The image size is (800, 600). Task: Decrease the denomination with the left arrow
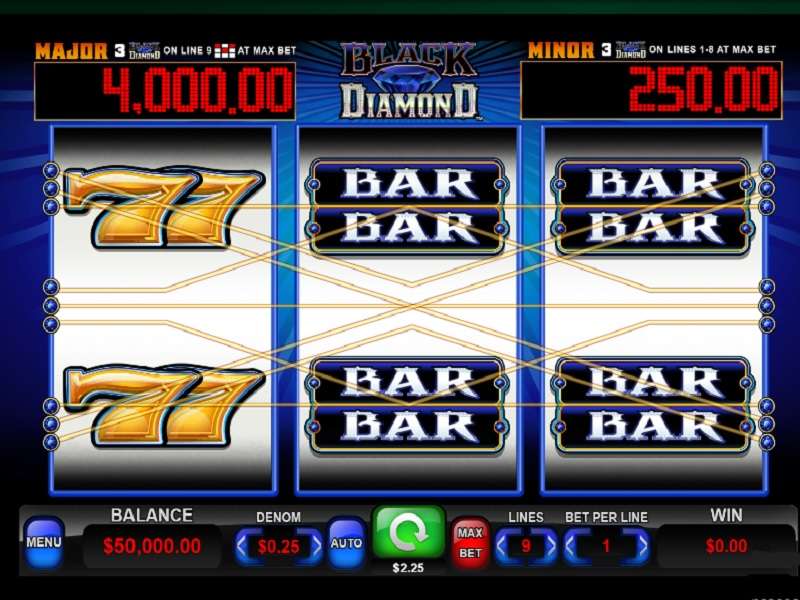coord(243,546)
